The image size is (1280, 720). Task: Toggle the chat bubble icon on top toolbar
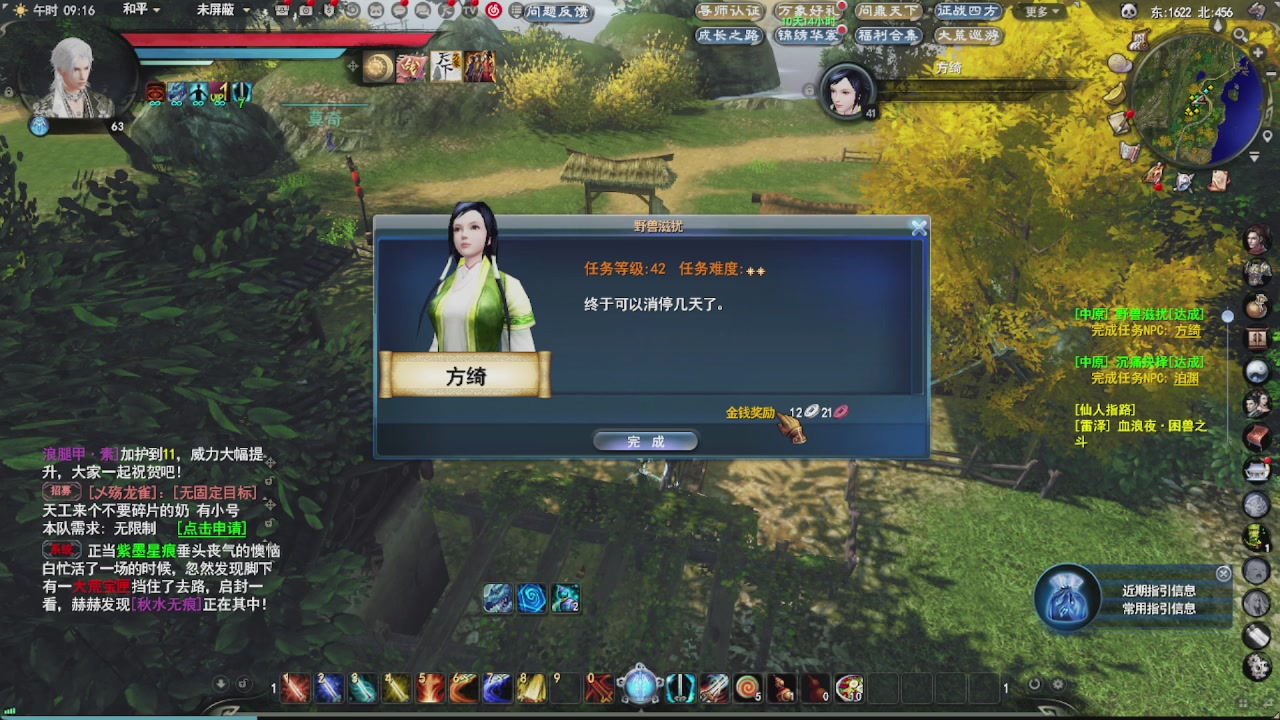pyautogui.click(x=398, y=10)
